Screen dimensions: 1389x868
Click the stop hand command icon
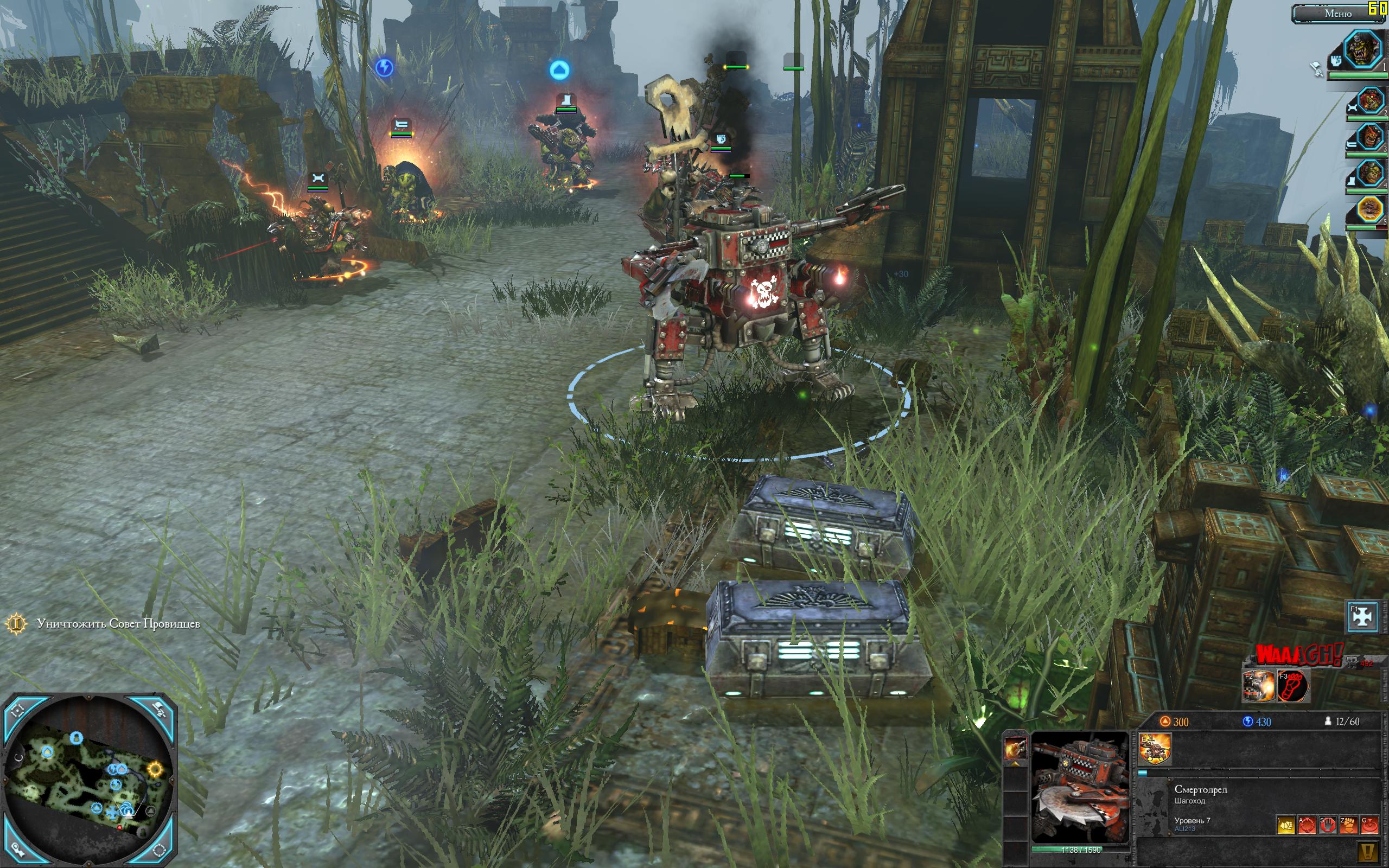click(1328, 825)
